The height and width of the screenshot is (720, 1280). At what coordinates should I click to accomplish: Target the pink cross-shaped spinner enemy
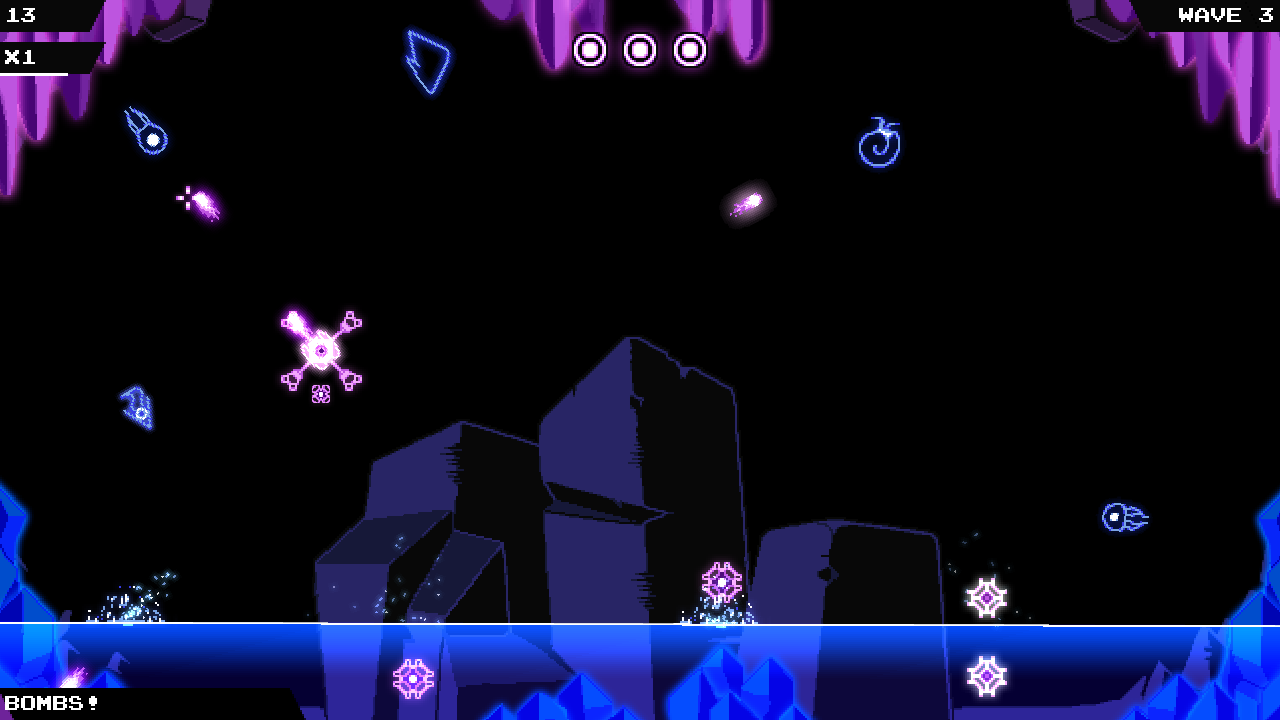pos(320,350)
